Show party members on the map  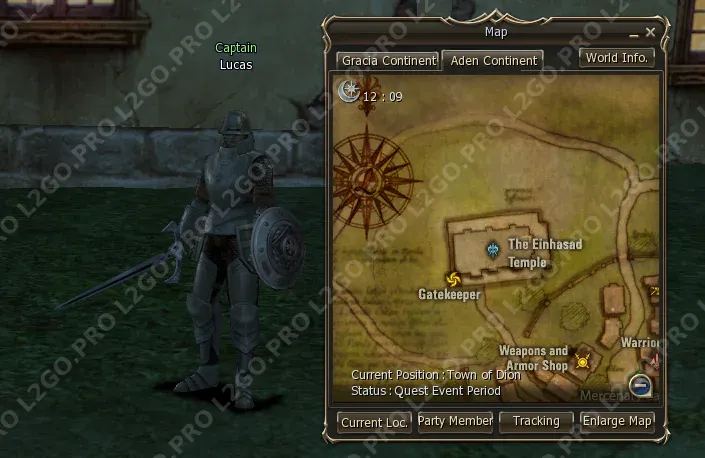tap(455, 422)
